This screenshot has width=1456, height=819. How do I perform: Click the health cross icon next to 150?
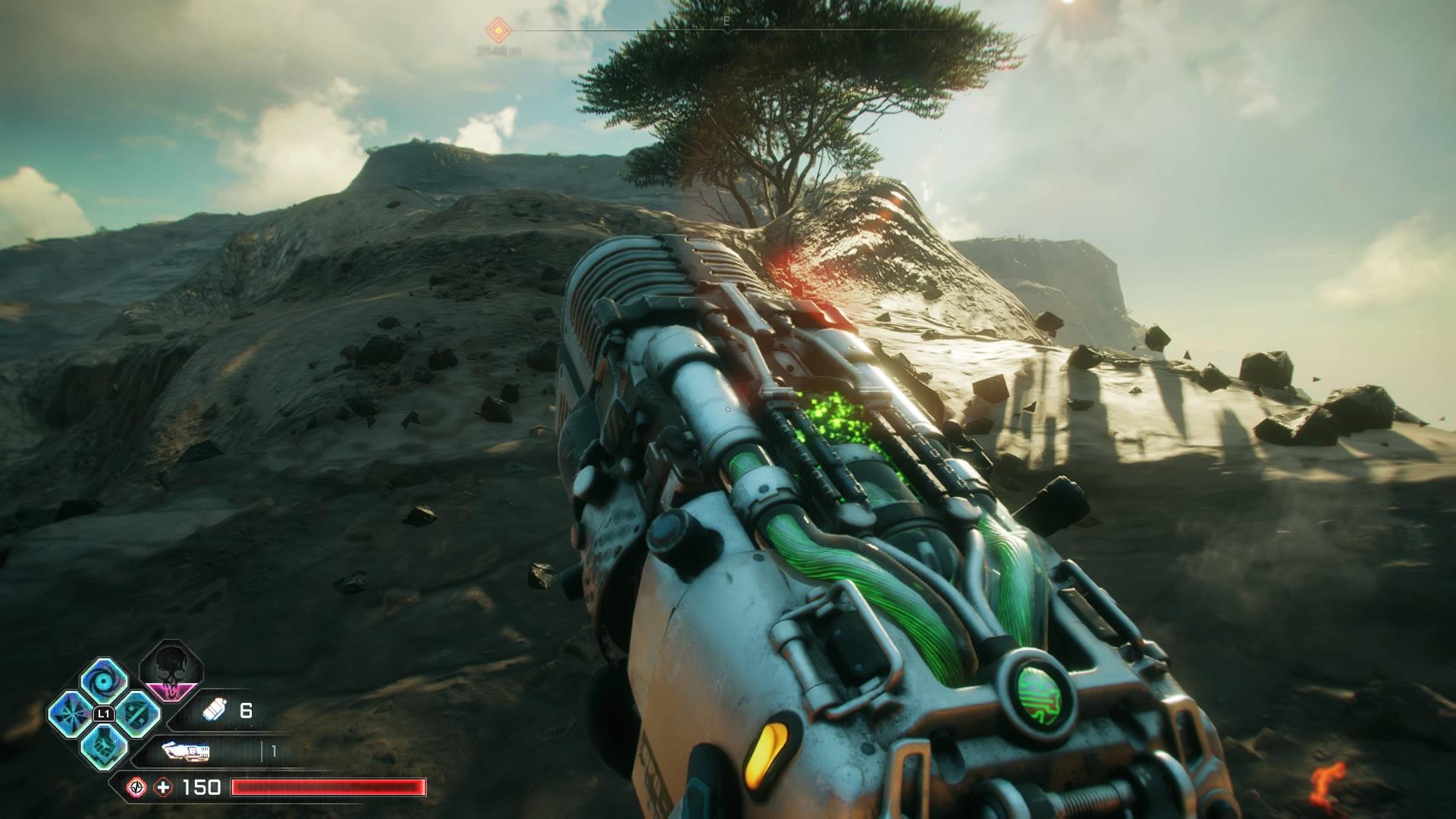pos(163,788)
